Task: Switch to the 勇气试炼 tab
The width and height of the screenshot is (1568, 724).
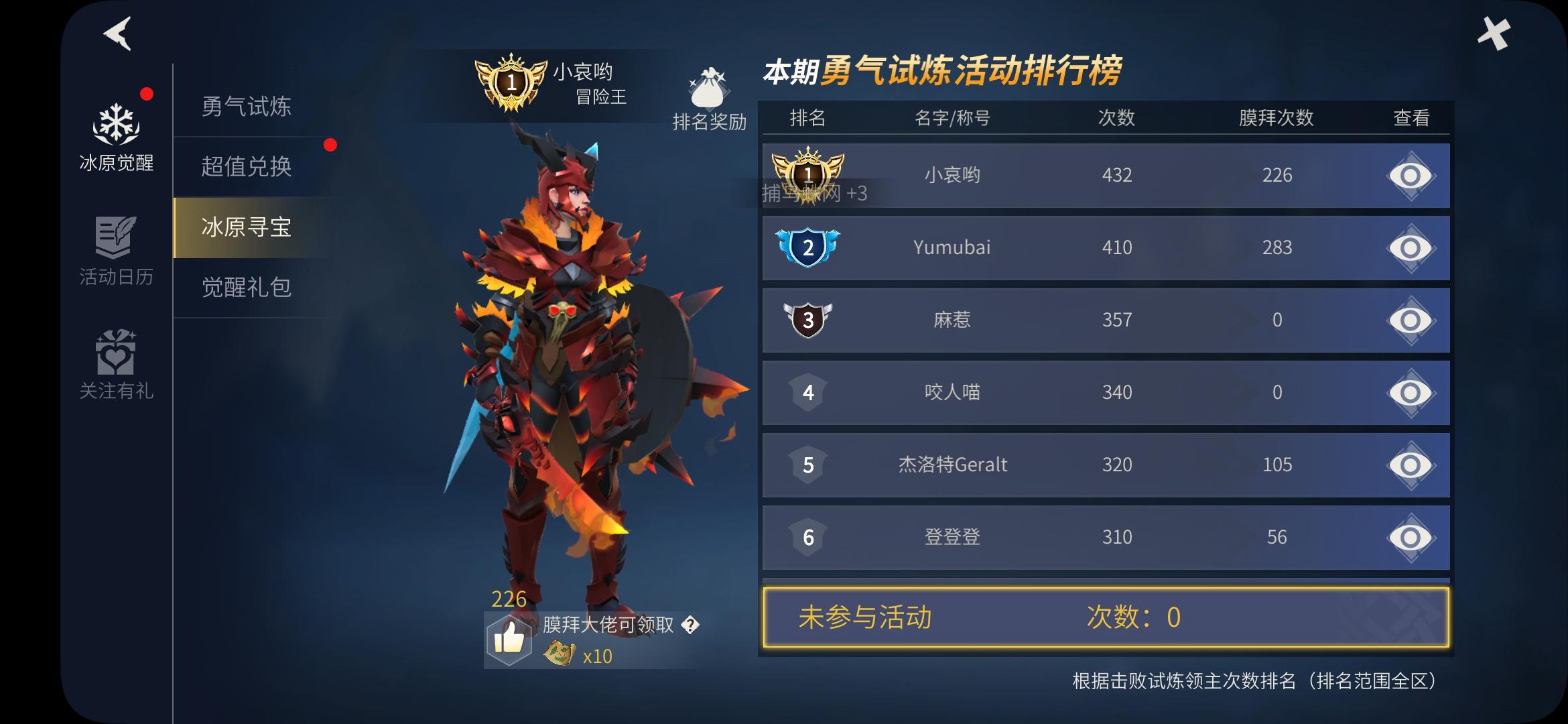Action: pyautogui.click(x=245, y=107)
